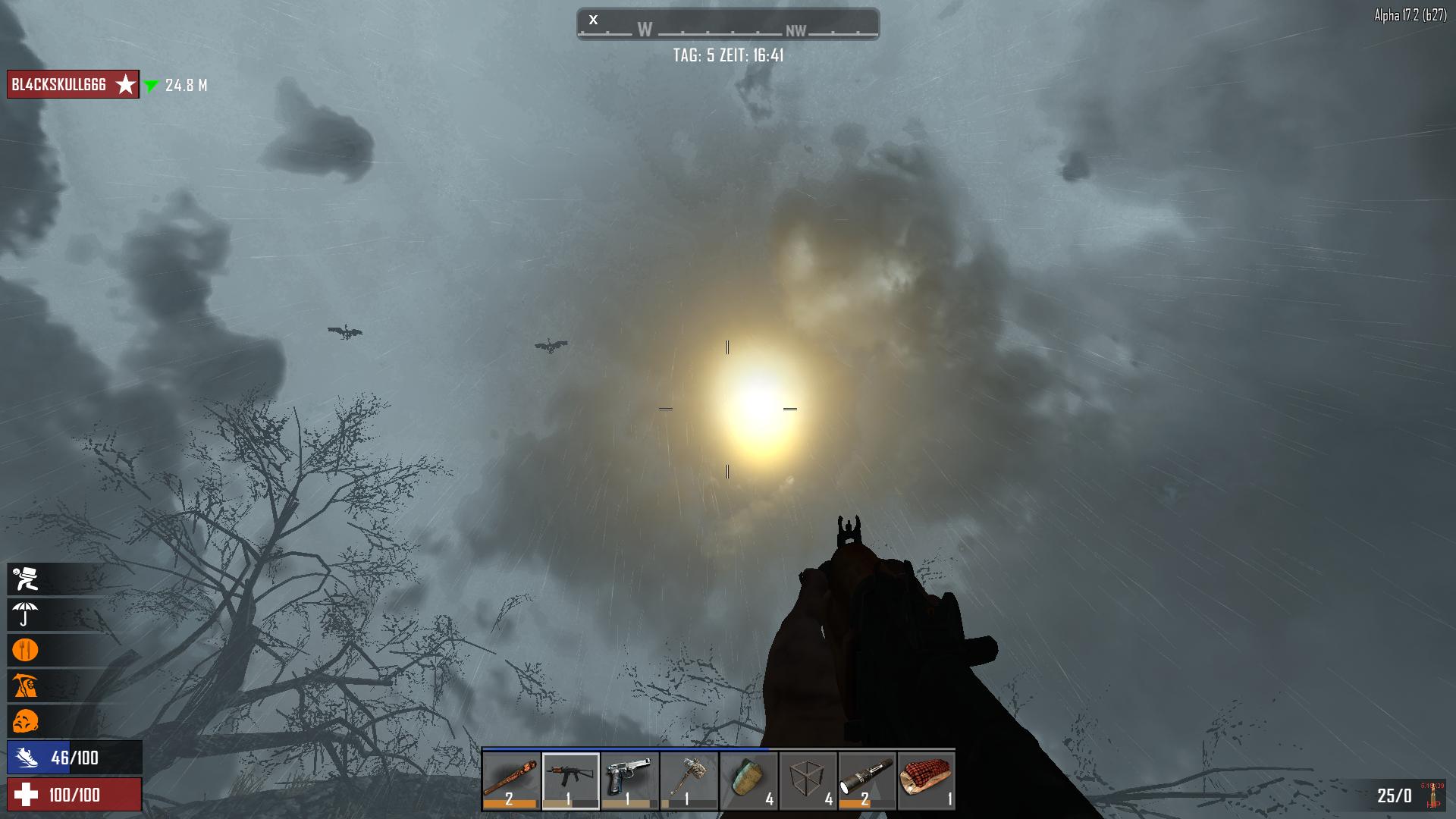Click the compass bar at the top
1456x819 pixels.
(x=727, y=24)
